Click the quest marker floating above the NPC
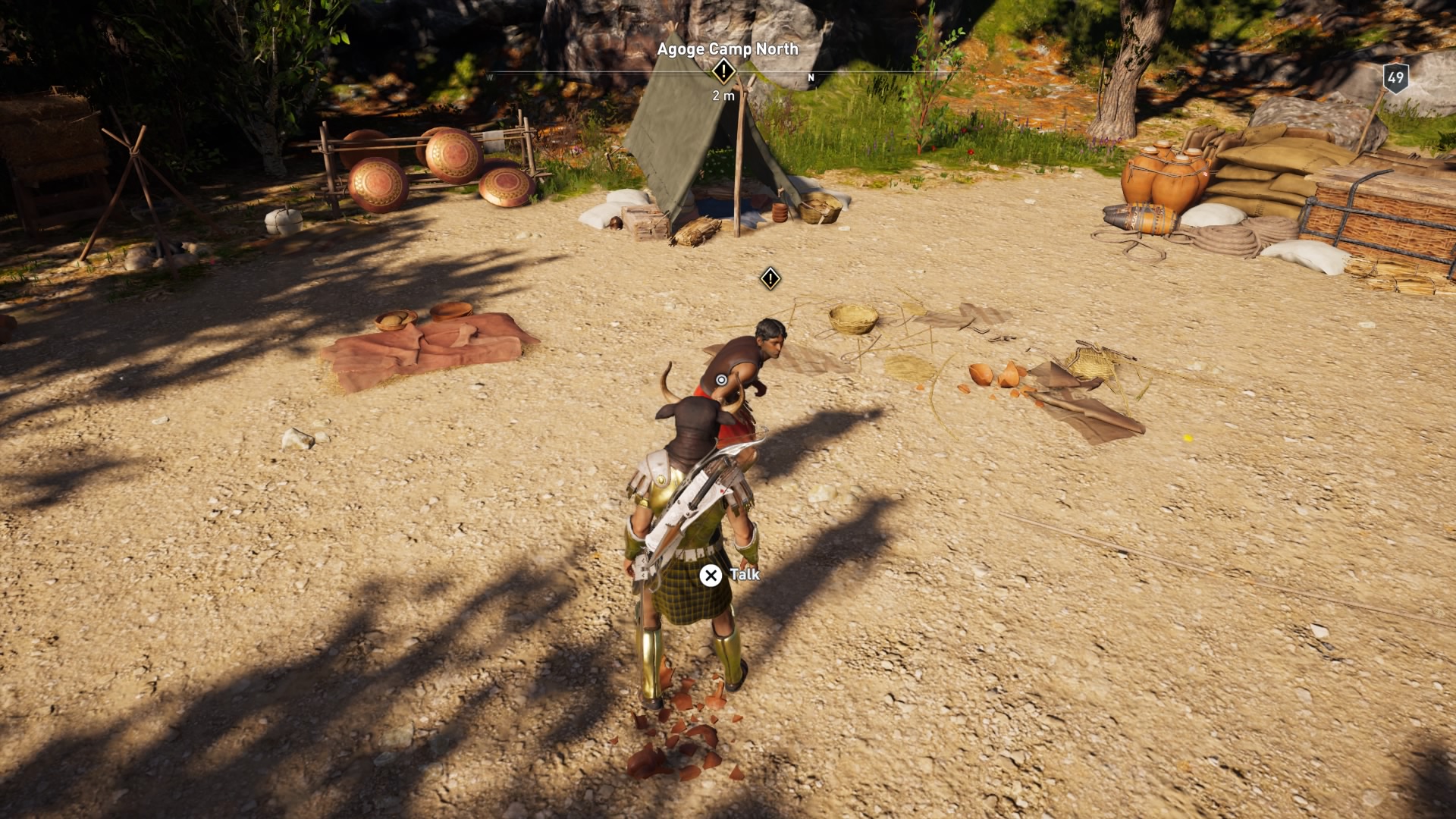 (770, 278)
